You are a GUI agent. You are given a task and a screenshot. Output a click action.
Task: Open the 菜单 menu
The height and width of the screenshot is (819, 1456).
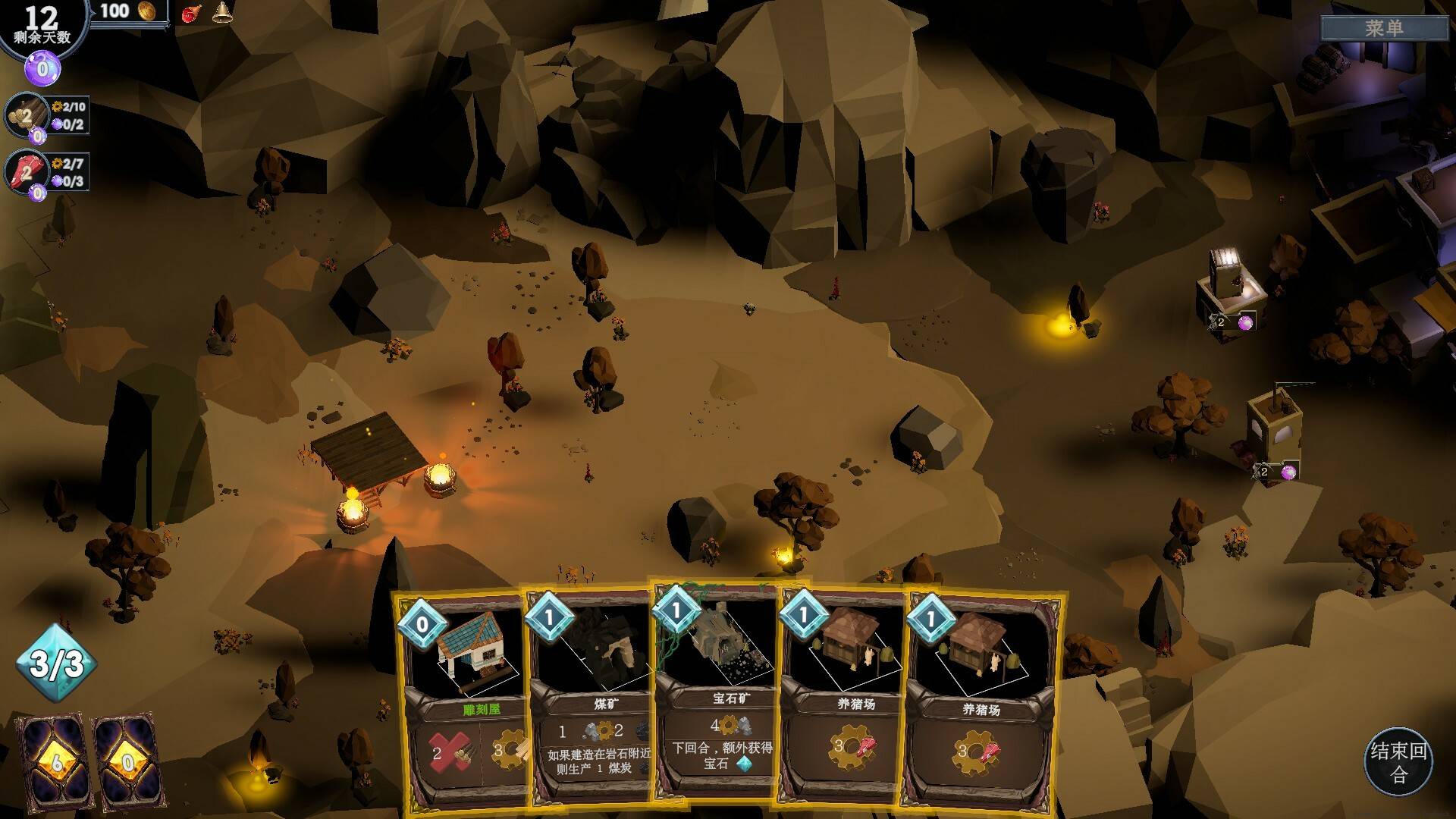(x=1384, y=29)
